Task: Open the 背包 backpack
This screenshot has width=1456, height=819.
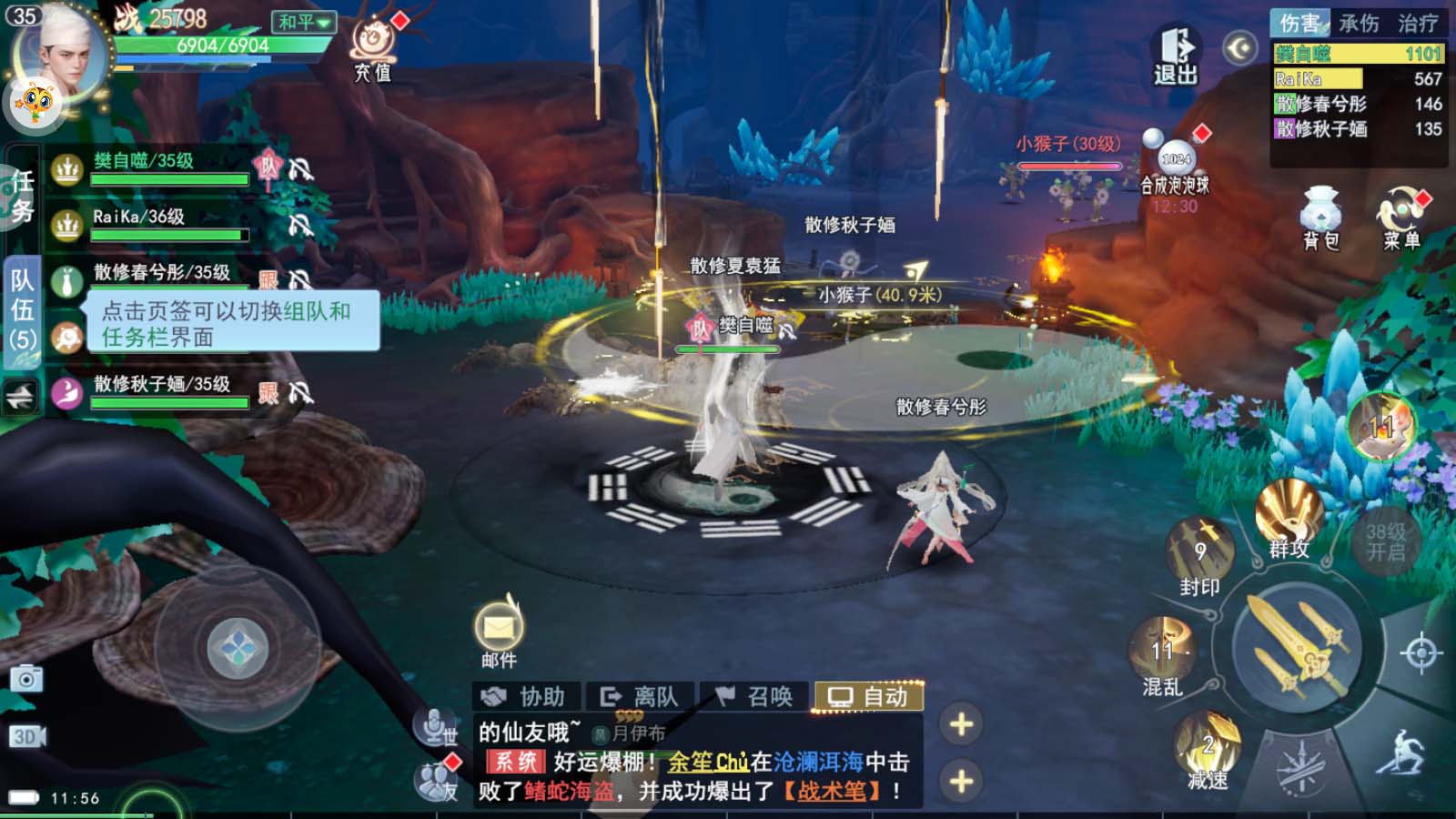Action: [x=1320, y=217]
